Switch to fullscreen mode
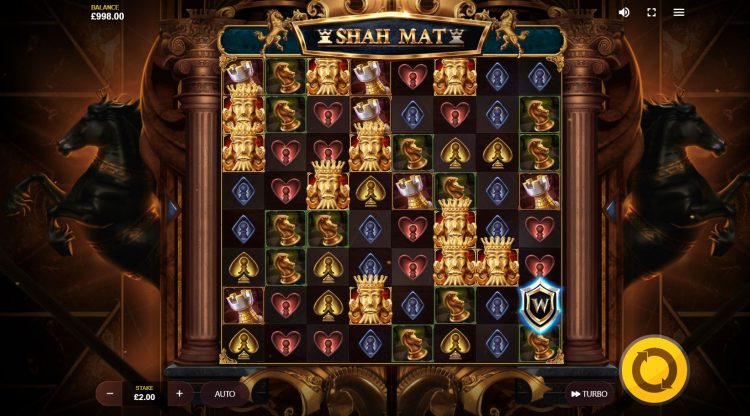 click(652, 12)
